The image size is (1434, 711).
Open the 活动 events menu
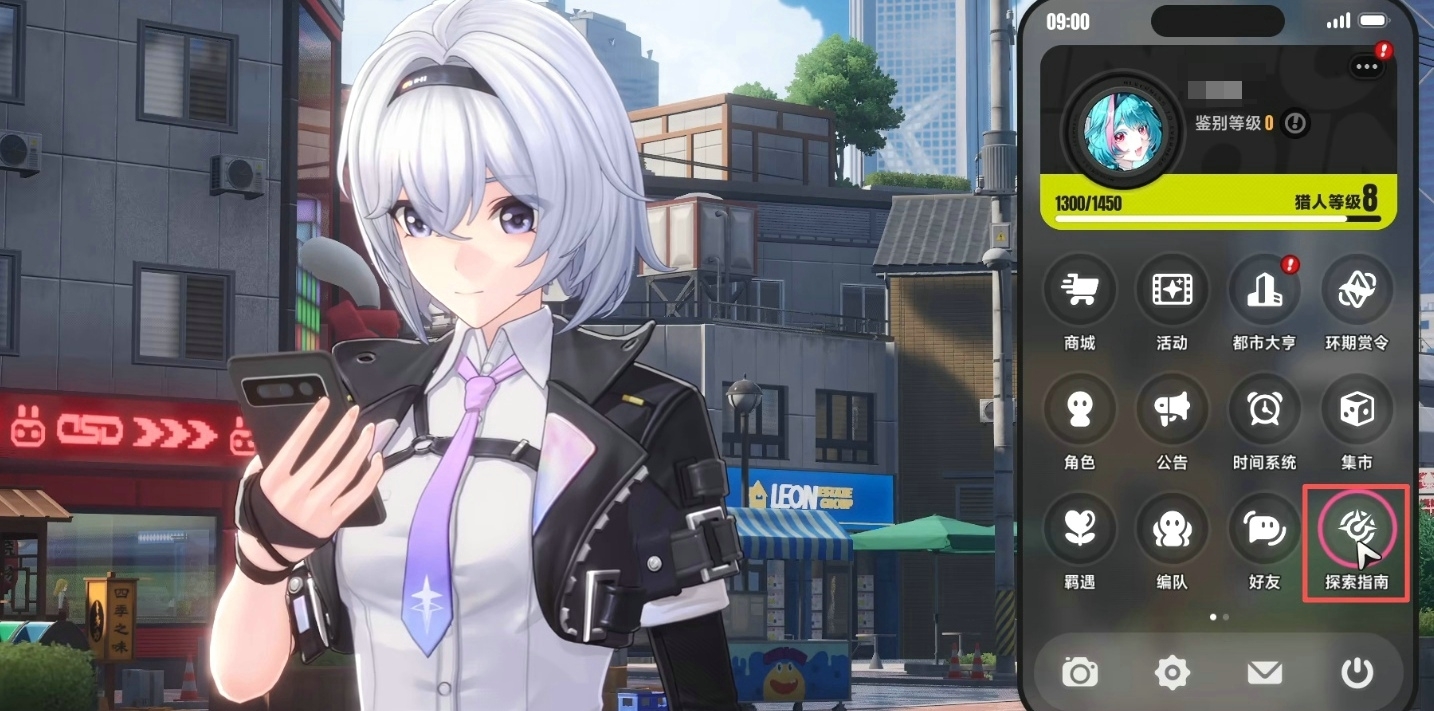coord(1171,291)
